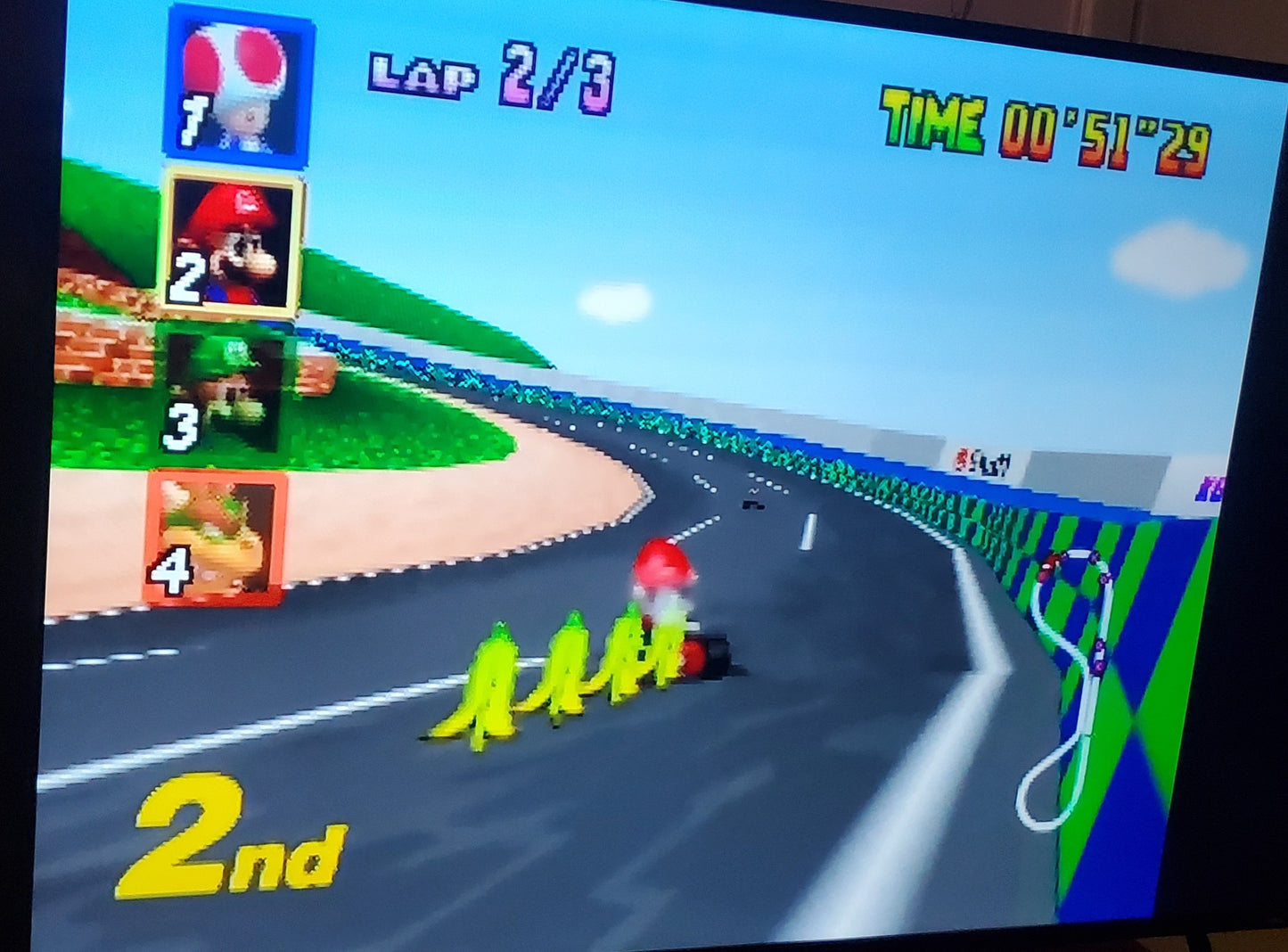Select Luigi's 3rd place portrait icon
This screenshot has width=1288, height=952.
click(x=227, y=392)
